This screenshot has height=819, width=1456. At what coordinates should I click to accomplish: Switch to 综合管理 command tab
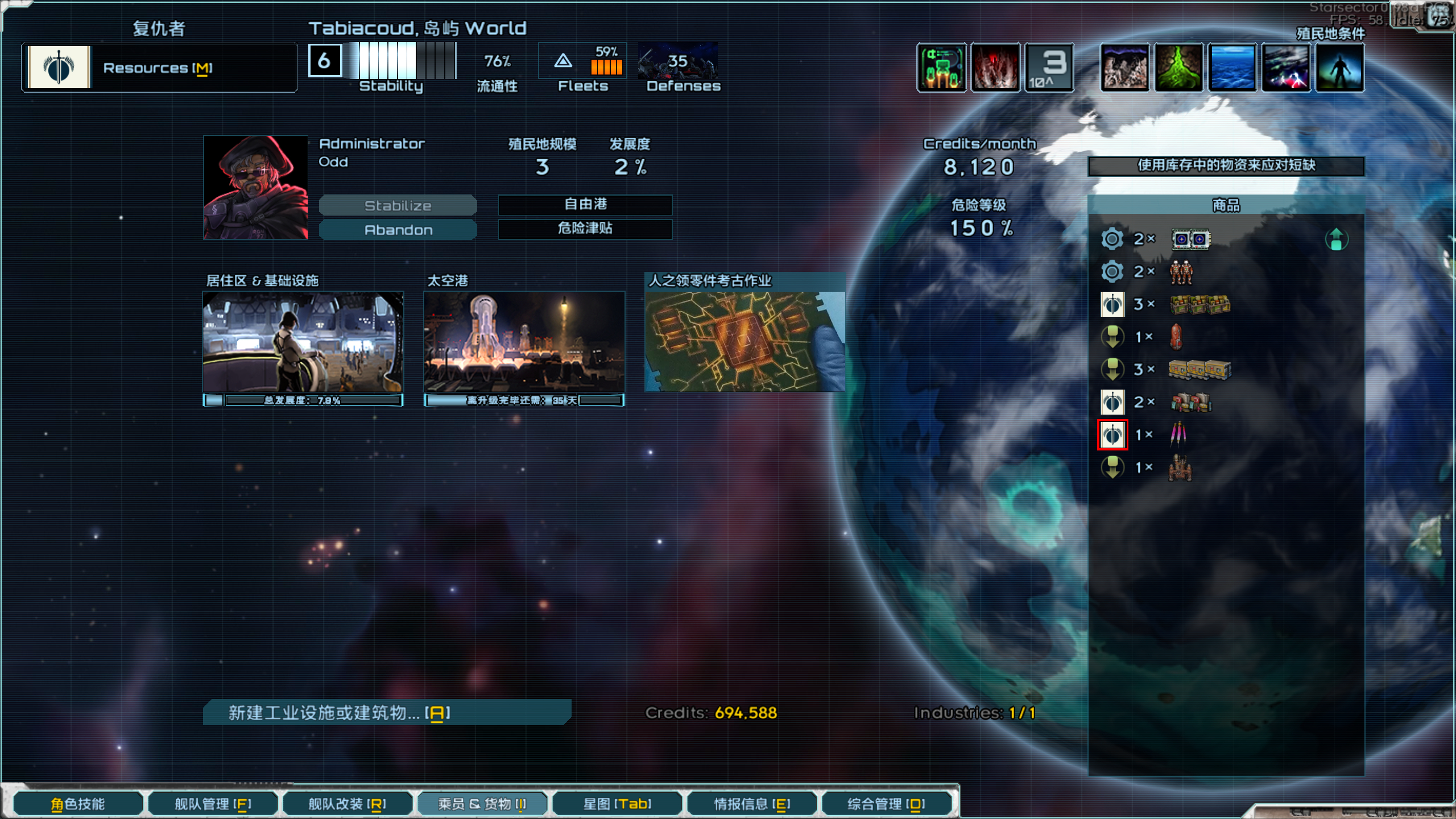886,804
